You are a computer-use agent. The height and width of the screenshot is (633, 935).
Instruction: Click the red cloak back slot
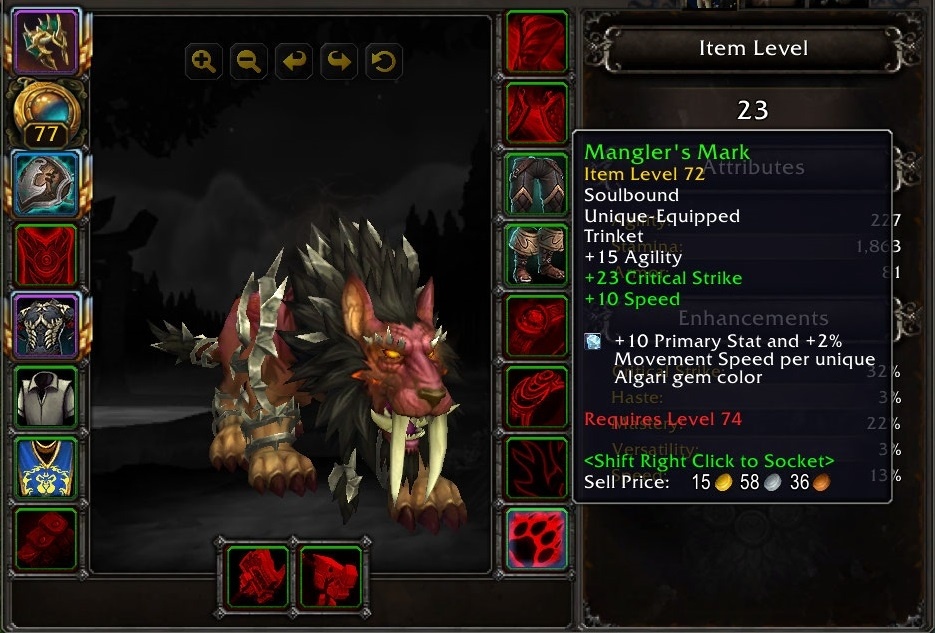tap(46, 255)
